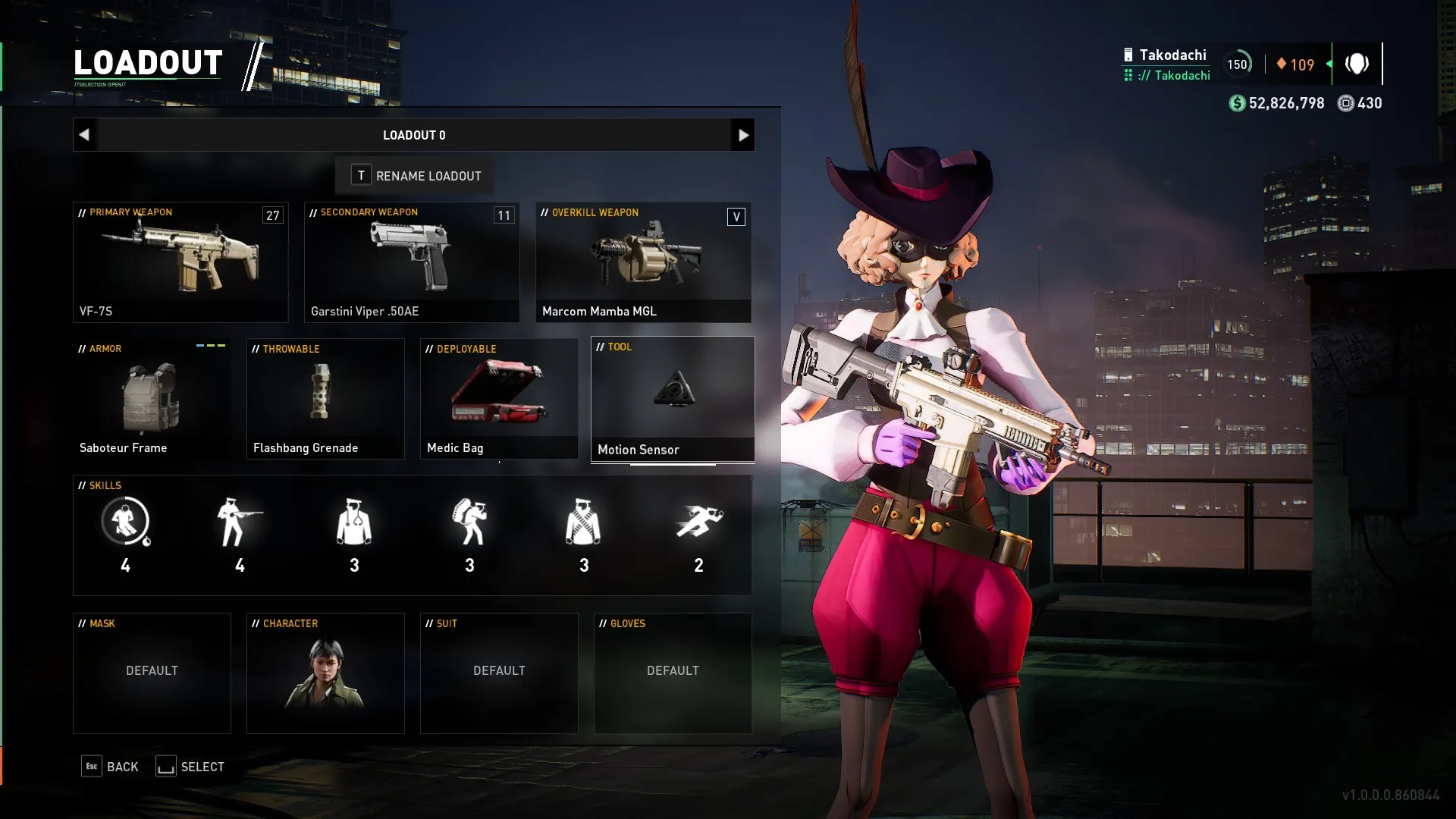Change the Medic Bag deployable
Viewport: 1456px width, 819px height.
coord(499,399)
